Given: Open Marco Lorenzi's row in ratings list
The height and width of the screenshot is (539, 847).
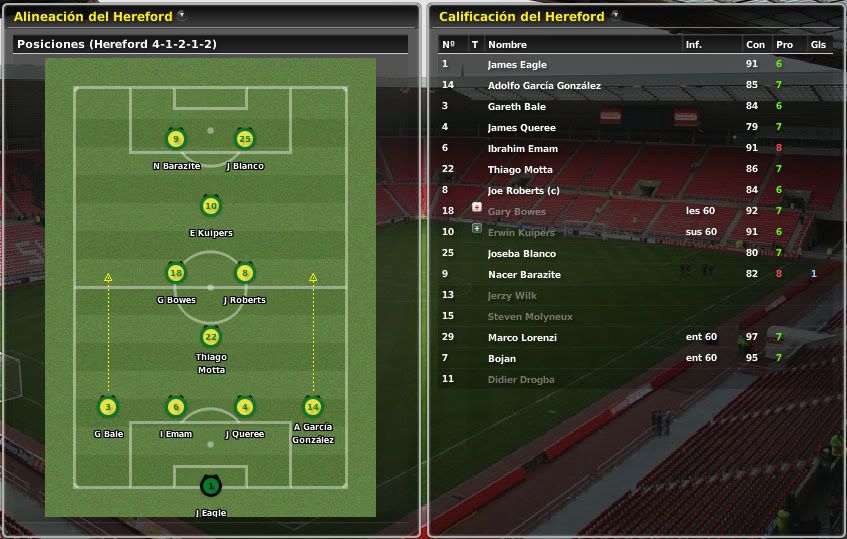Looking at the screenshot, I should click(522, 337).
